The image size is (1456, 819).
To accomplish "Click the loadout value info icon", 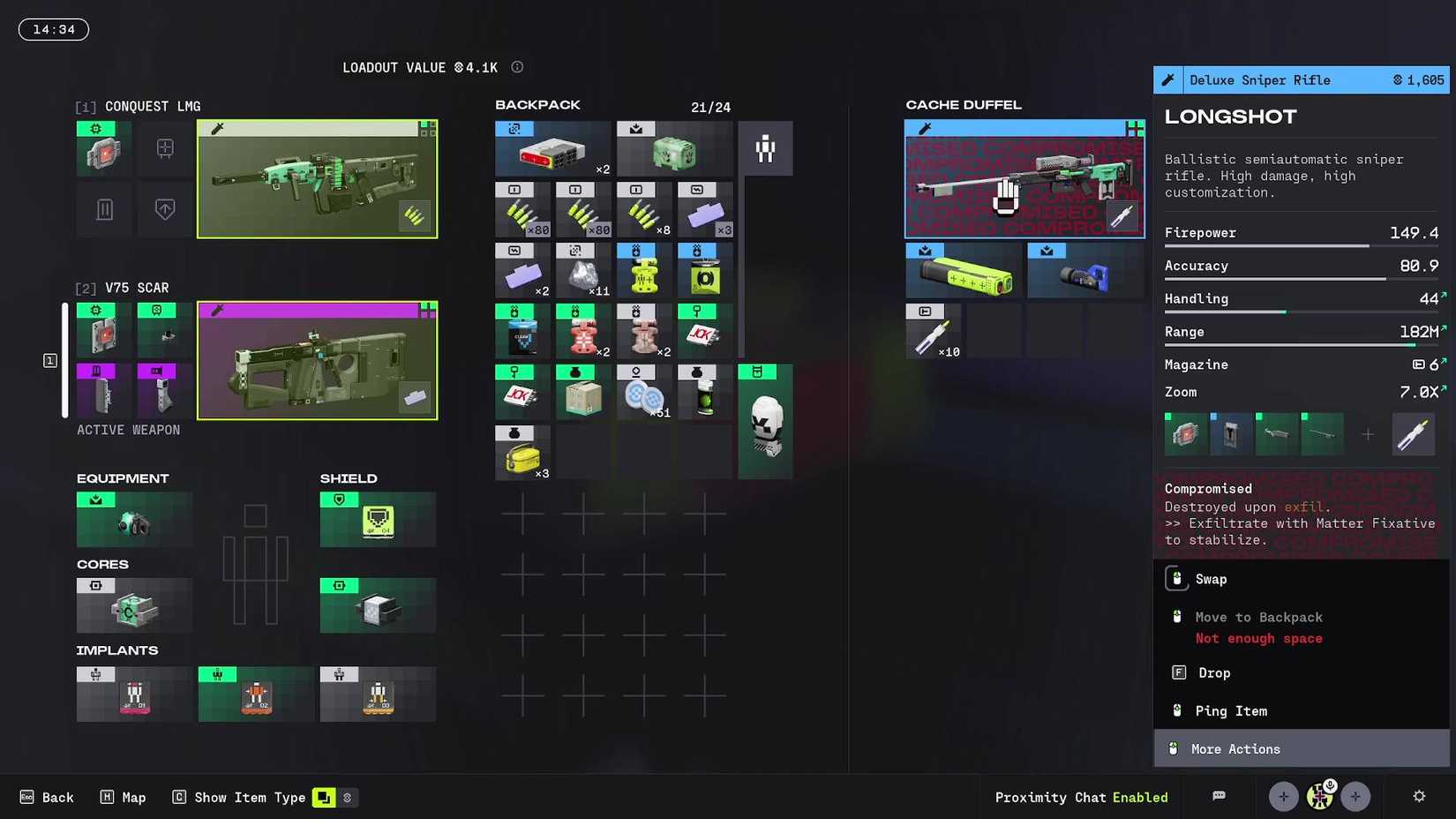I will tap(517, 66).
